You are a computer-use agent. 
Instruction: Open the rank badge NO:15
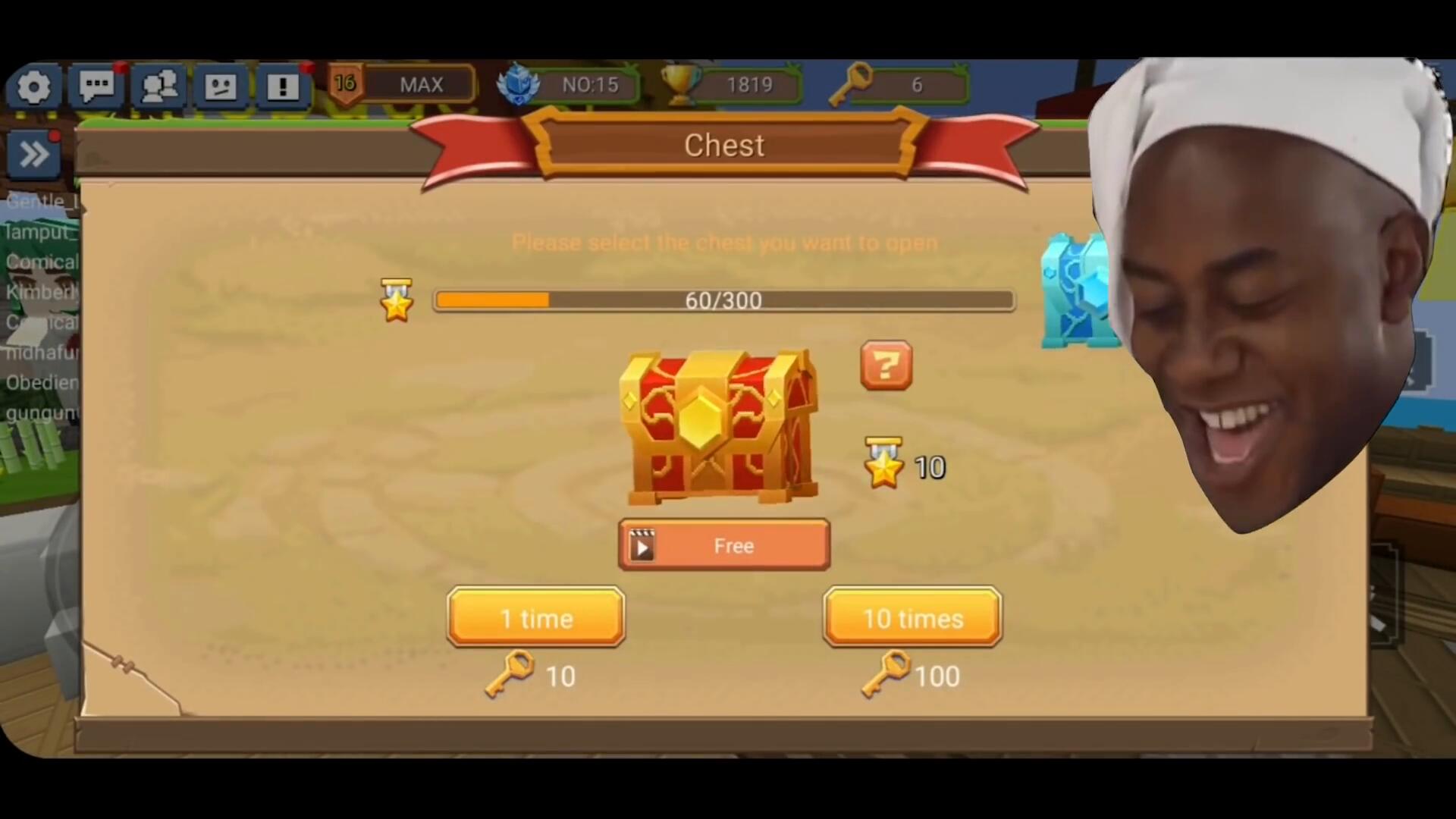[x=569, y=84]
